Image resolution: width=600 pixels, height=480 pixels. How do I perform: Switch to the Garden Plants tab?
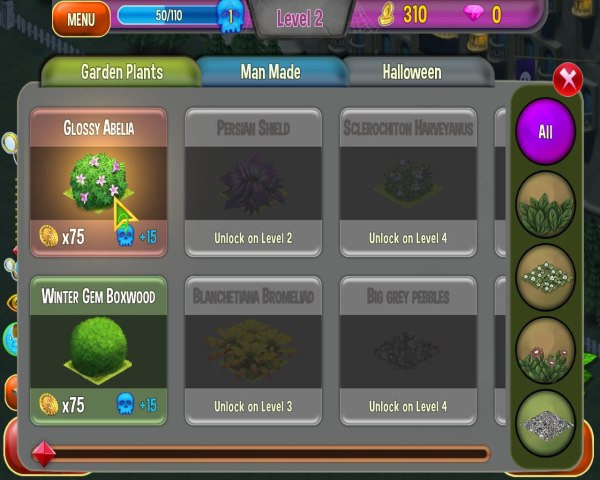(x=121, y=72)
